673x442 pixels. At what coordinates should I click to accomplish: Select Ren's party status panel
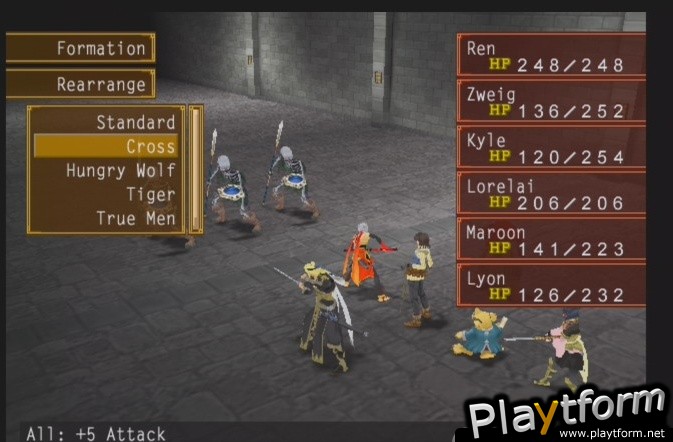coord(551,56)
